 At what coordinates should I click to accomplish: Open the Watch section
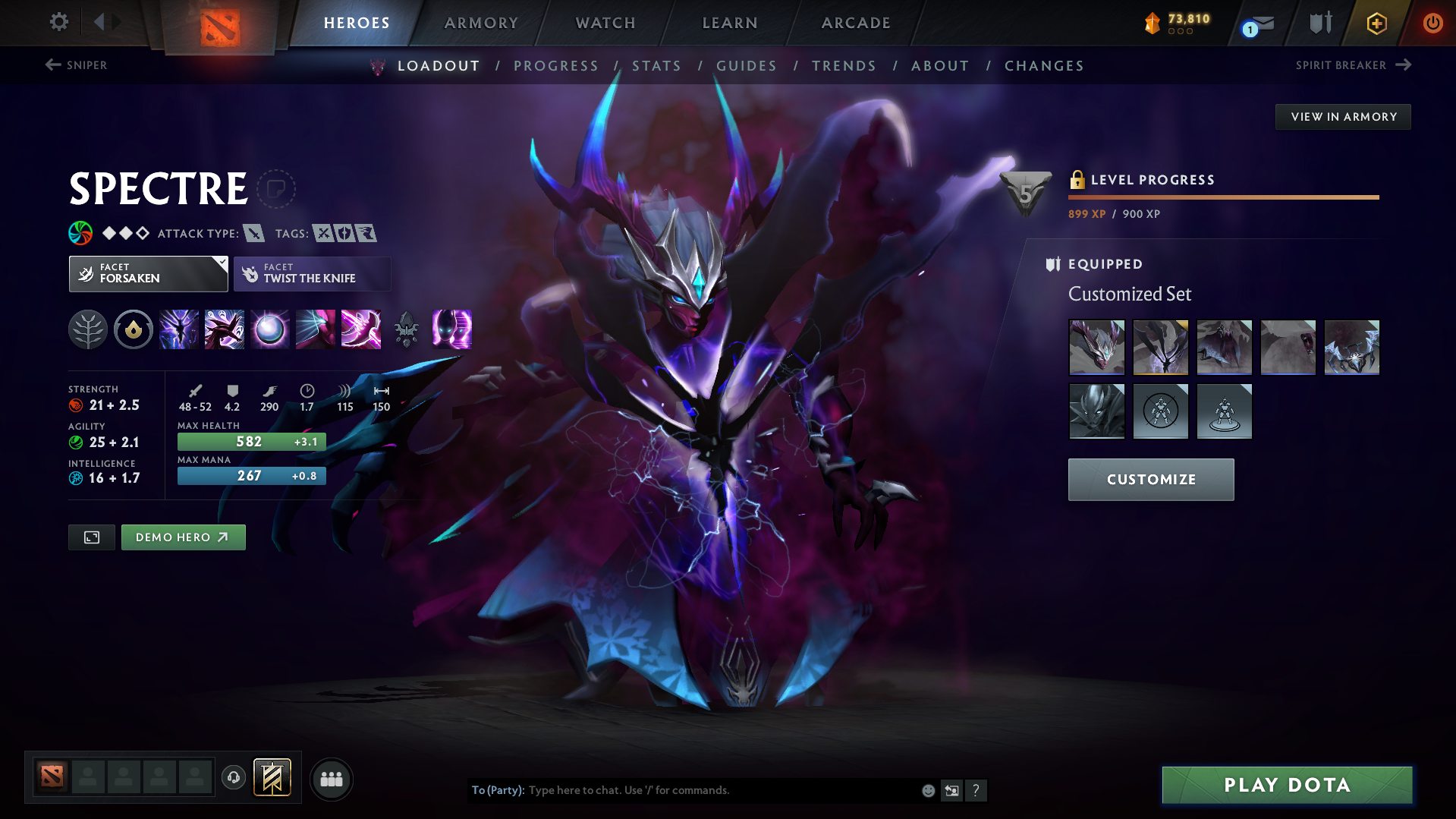605,23
